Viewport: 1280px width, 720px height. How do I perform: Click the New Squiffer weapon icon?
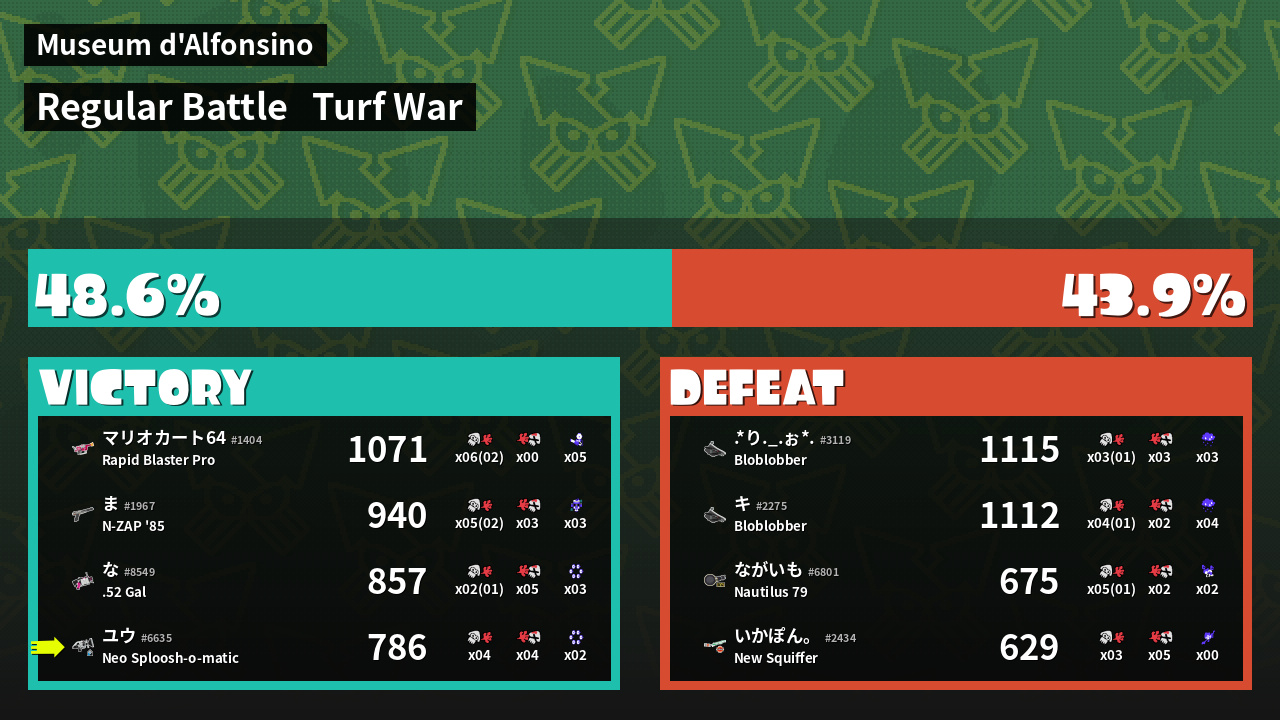tap(714, 647)
